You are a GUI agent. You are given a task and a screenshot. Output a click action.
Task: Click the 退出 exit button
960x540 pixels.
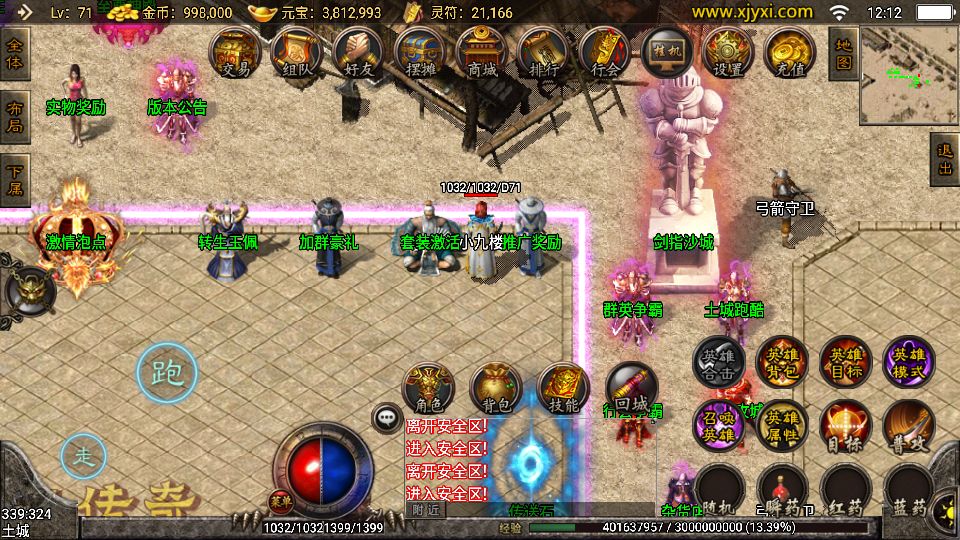pos(944,159)
